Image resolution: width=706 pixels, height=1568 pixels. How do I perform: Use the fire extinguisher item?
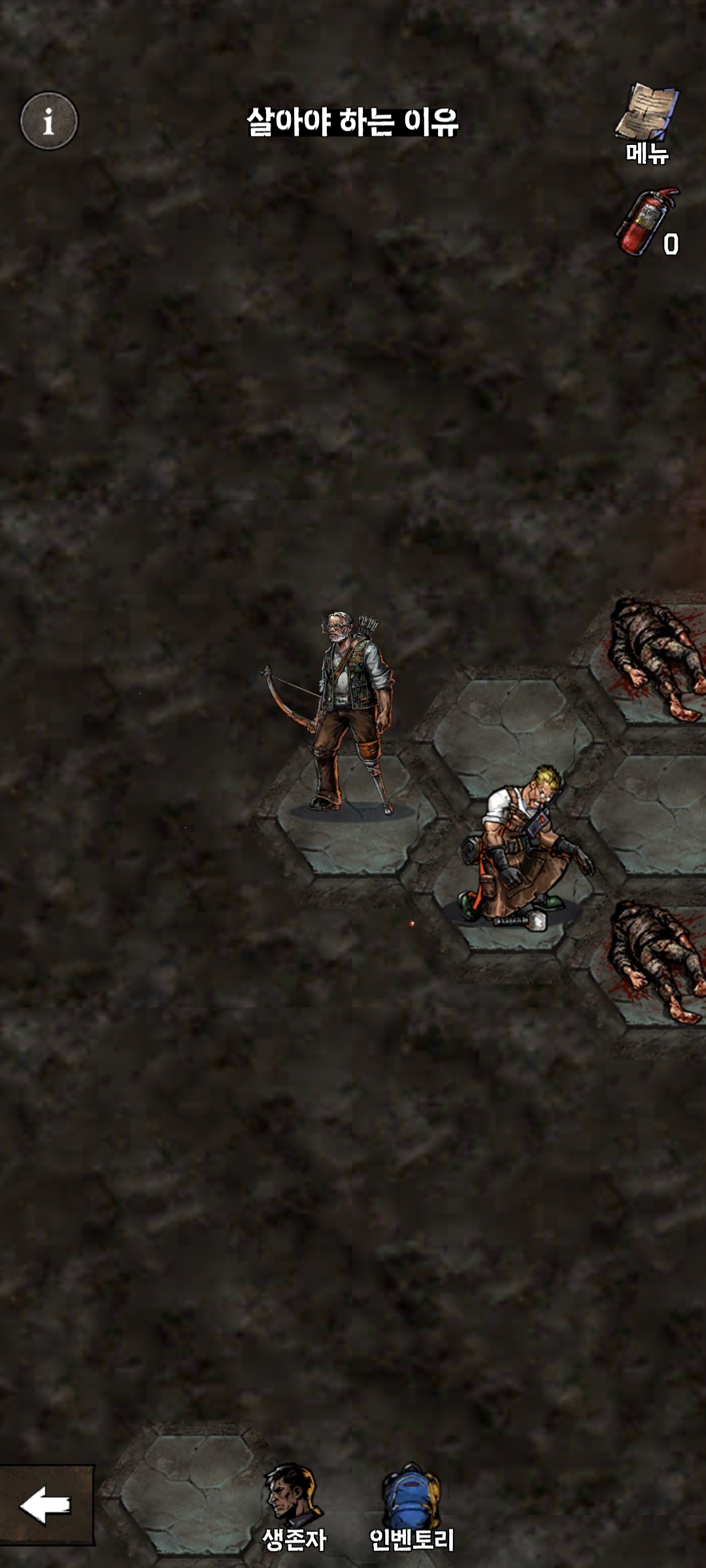(x=647, y=222)
